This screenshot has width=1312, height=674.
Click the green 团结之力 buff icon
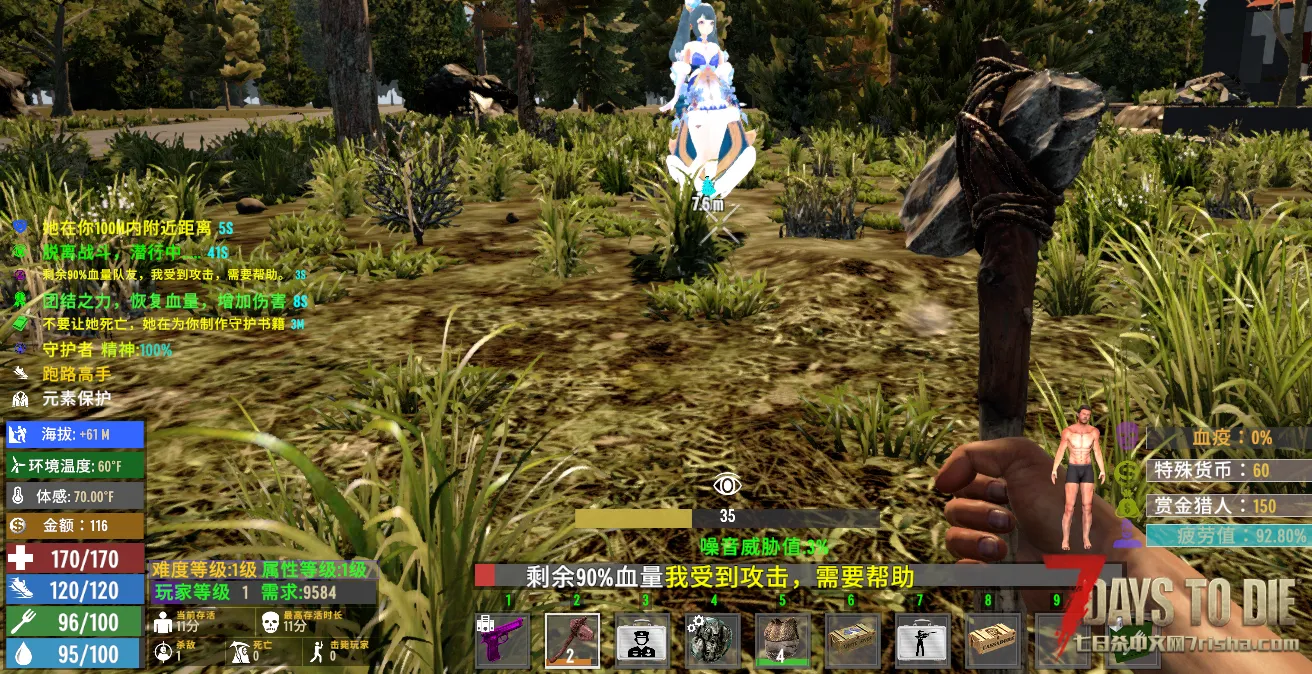click(x=20, y=300)
